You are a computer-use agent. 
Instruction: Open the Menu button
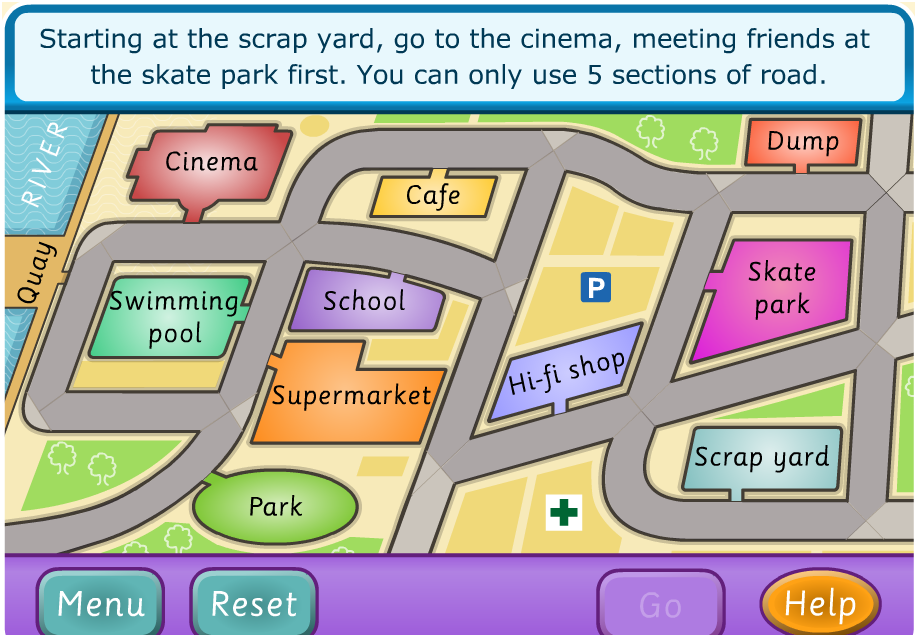100,603
